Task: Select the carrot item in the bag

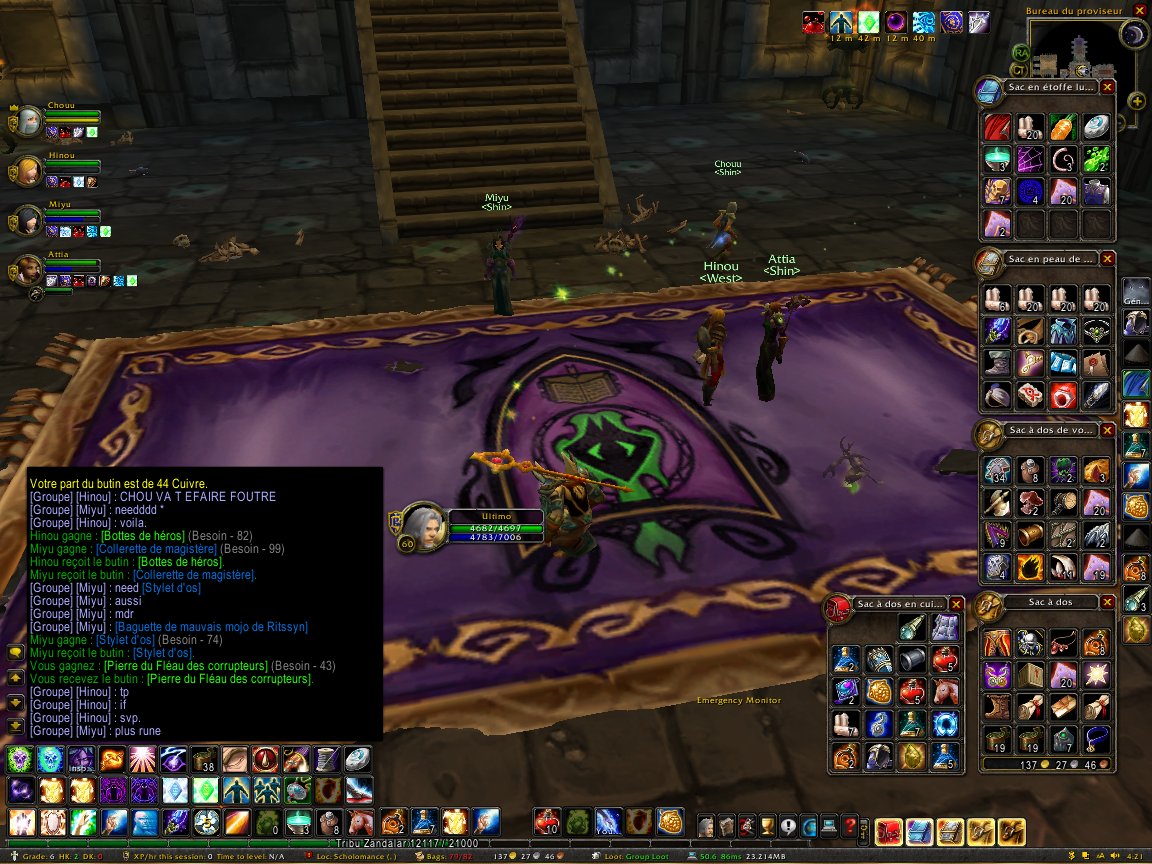Action: point(1062,127)
